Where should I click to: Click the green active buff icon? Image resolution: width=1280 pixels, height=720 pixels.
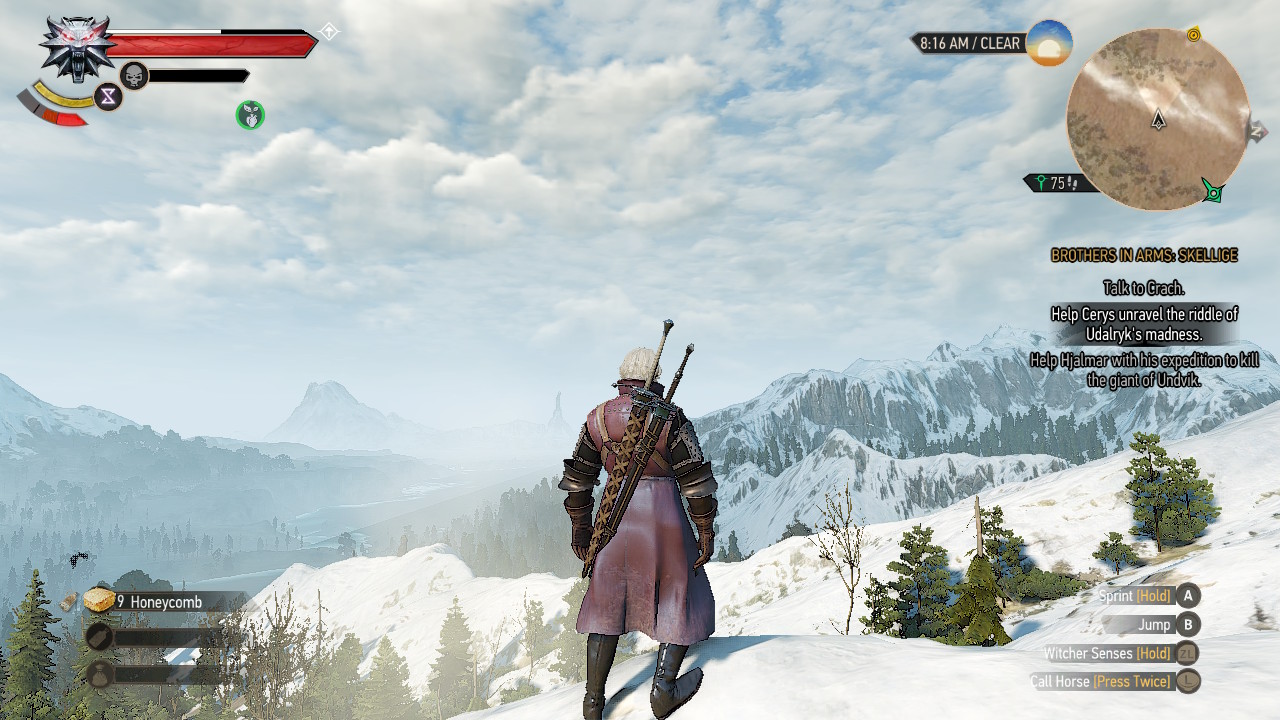(248, 115)
